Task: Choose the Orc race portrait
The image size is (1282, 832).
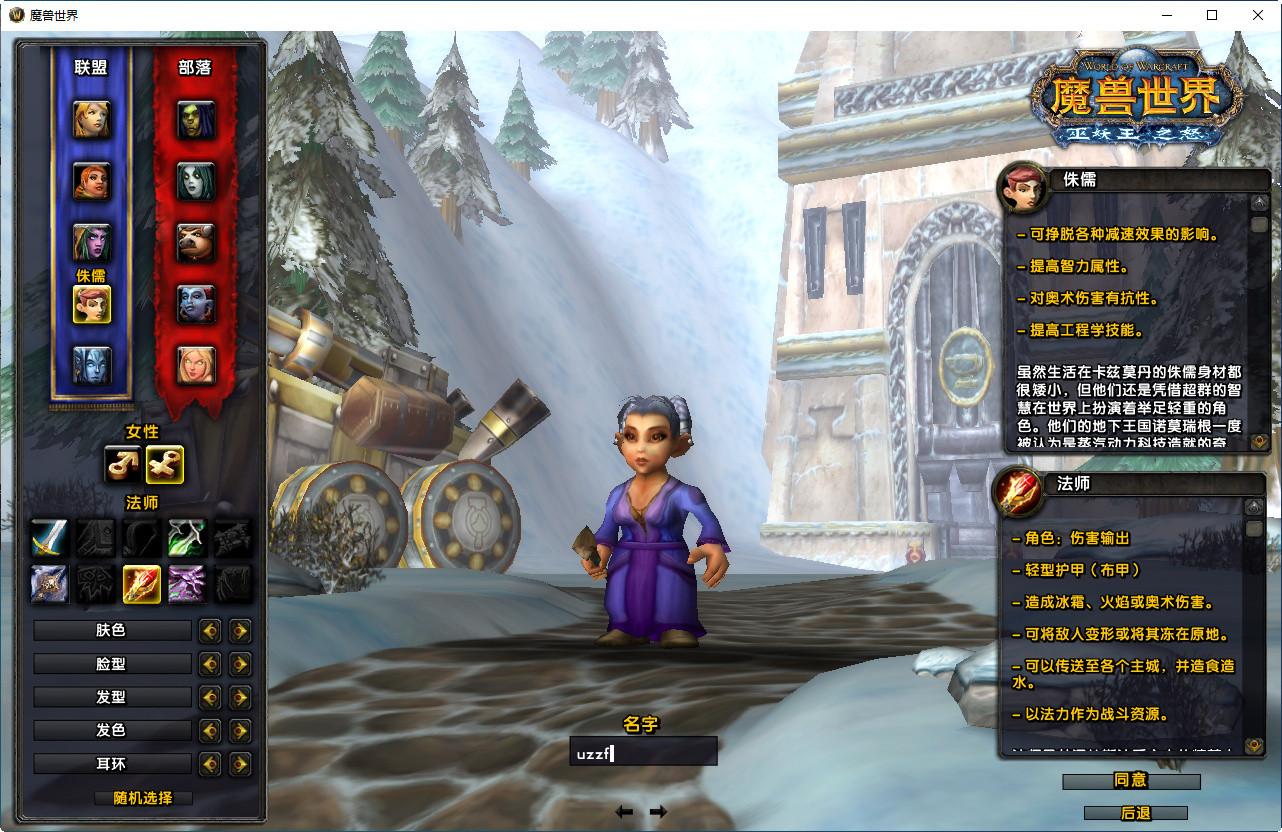Action: click(x=196, y=120)
